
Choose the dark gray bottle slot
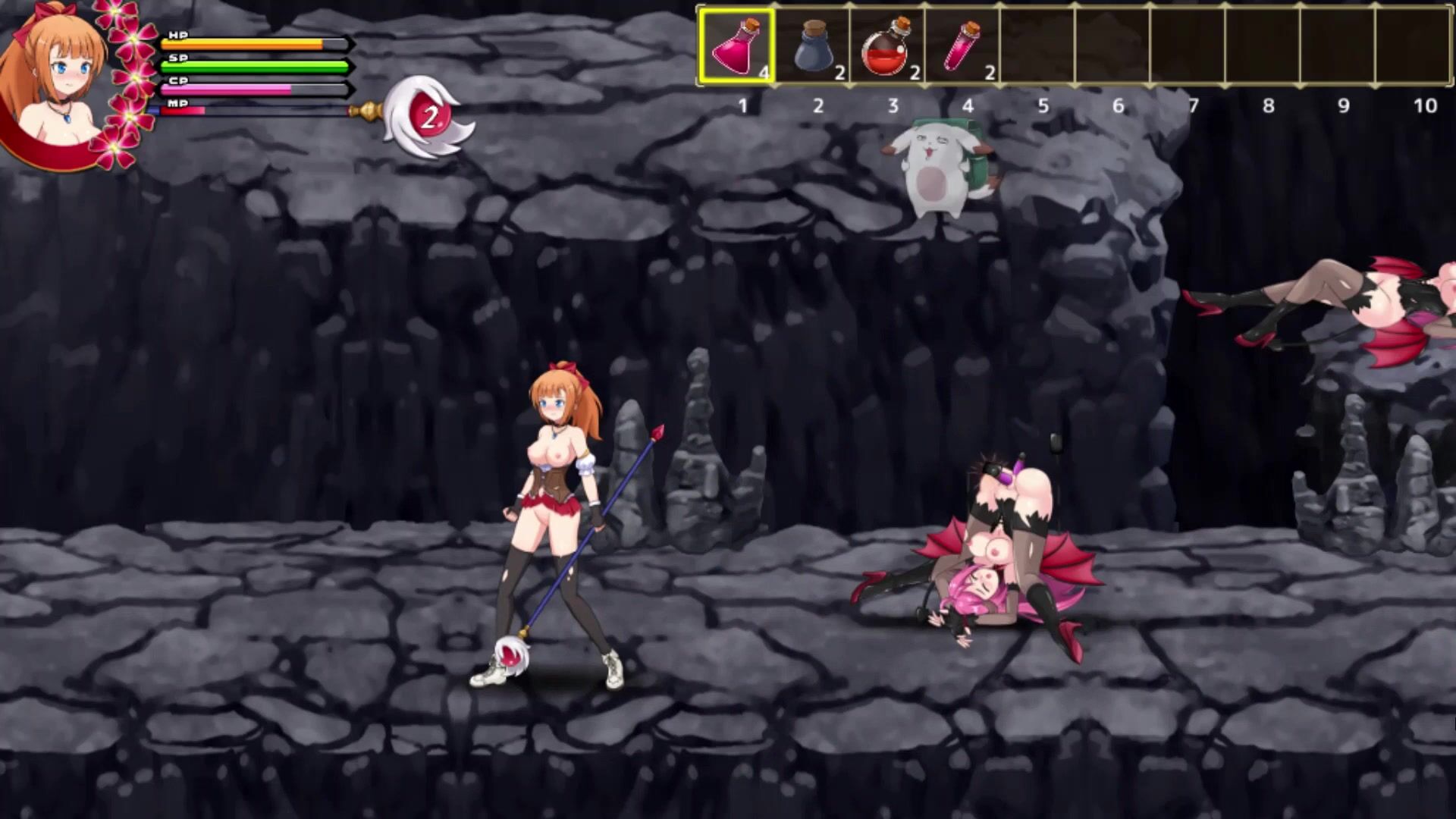(812, 45)
